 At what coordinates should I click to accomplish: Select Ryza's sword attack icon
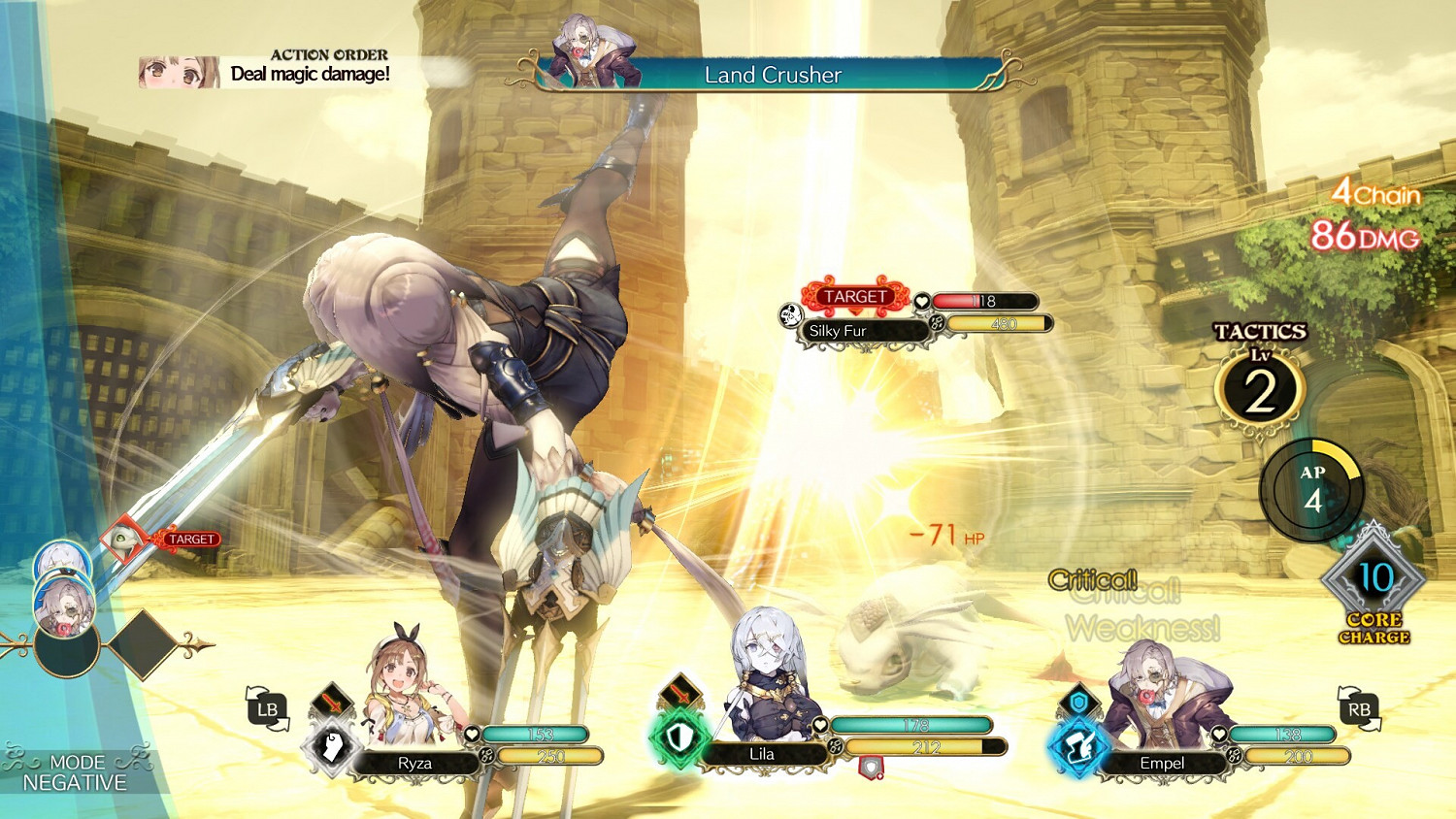[x=333, y=702]
